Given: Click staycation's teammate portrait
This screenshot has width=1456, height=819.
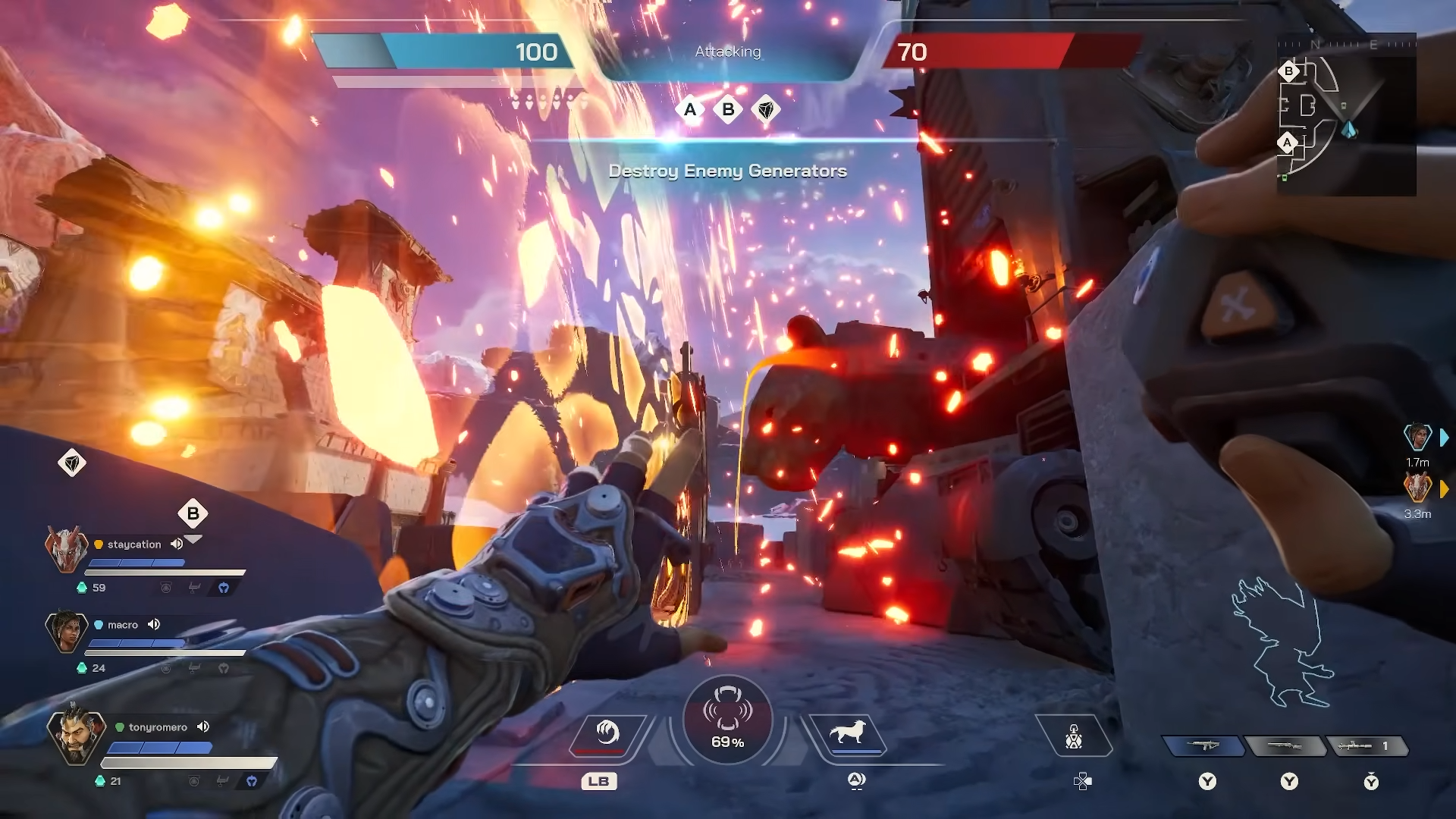Looking at the screenshot, I should [66, 548].
